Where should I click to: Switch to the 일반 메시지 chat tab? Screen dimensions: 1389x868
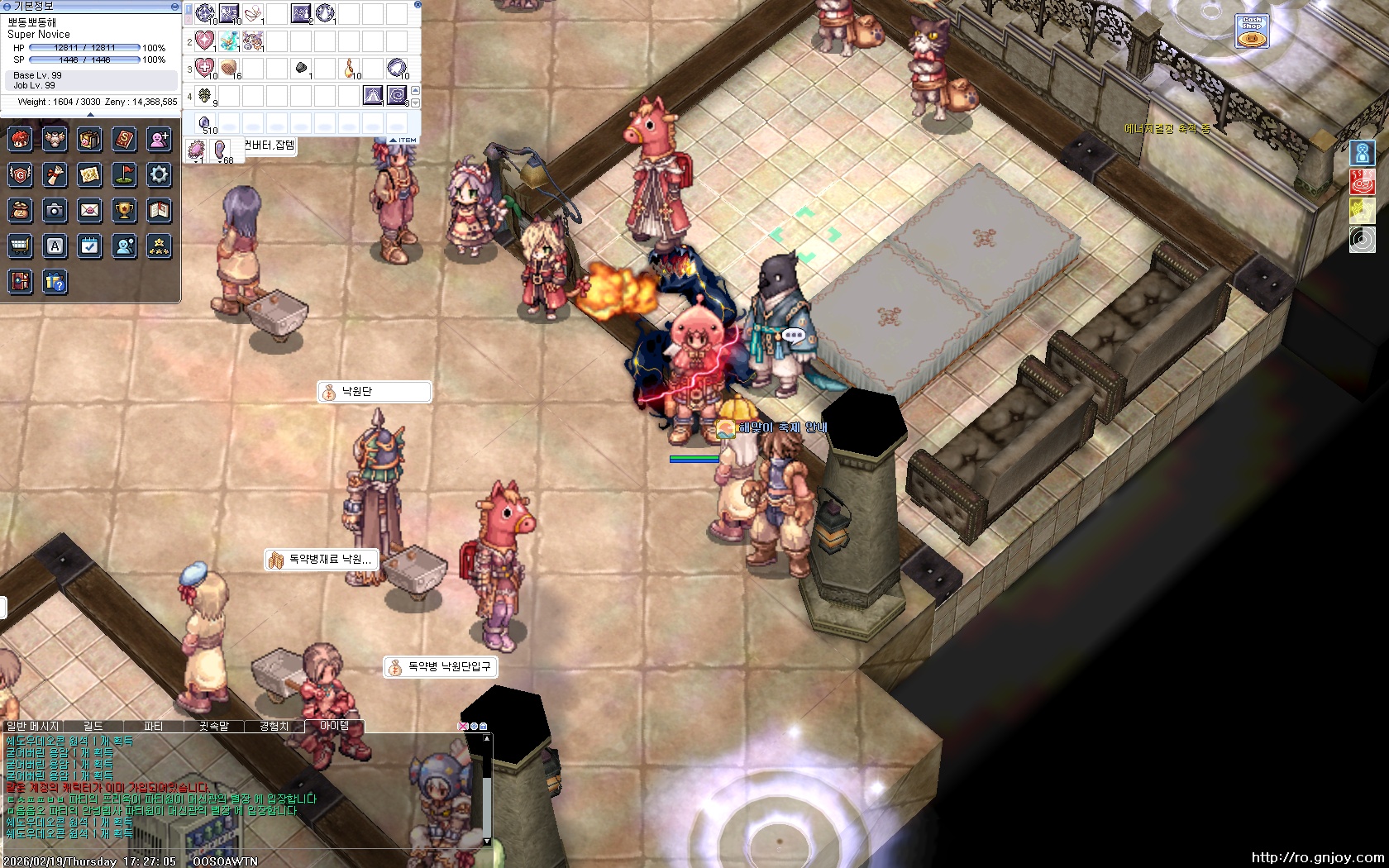(x=33, y=726)
